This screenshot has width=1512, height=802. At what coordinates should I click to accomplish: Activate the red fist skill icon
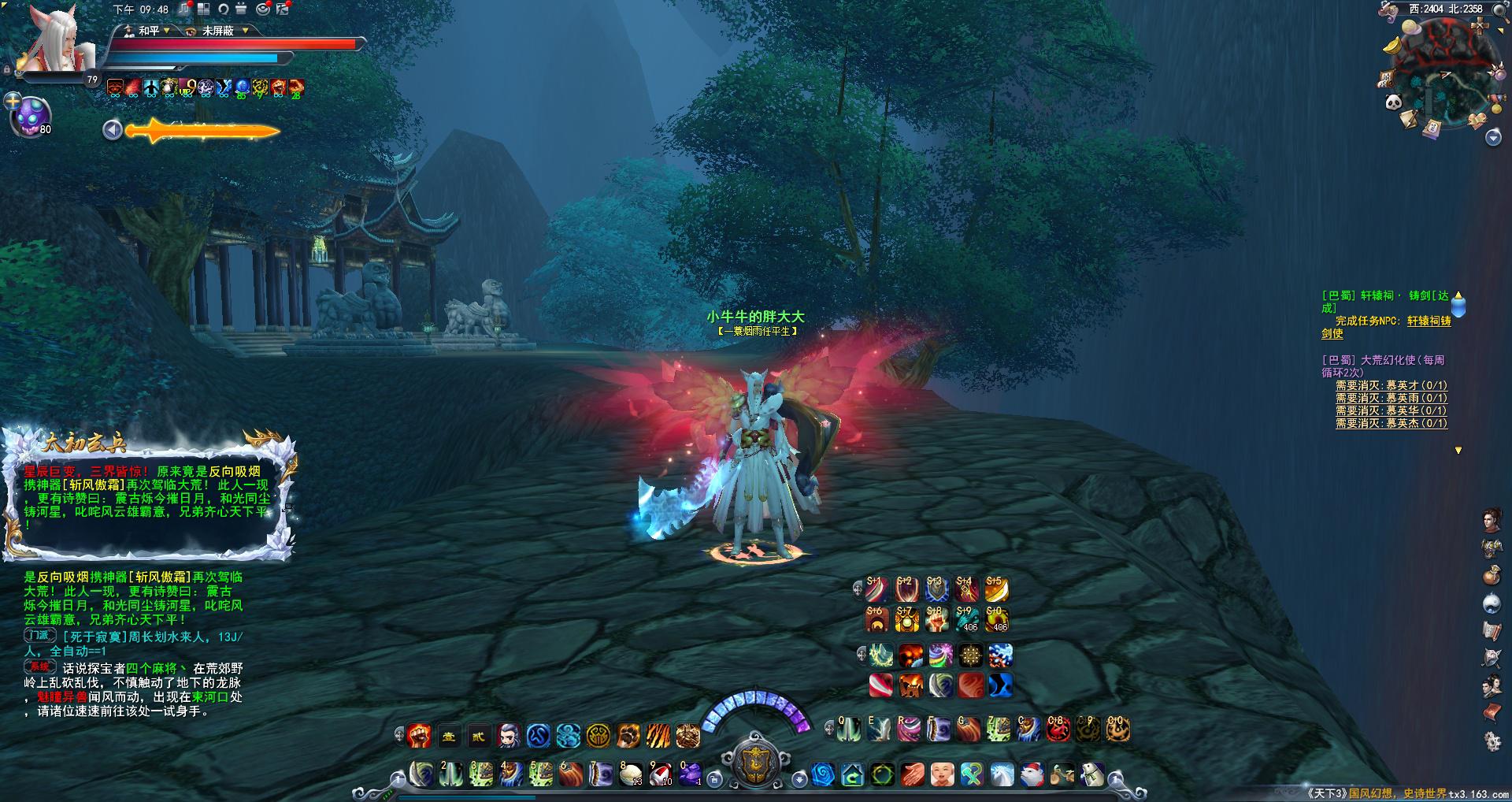click(419, 736)
